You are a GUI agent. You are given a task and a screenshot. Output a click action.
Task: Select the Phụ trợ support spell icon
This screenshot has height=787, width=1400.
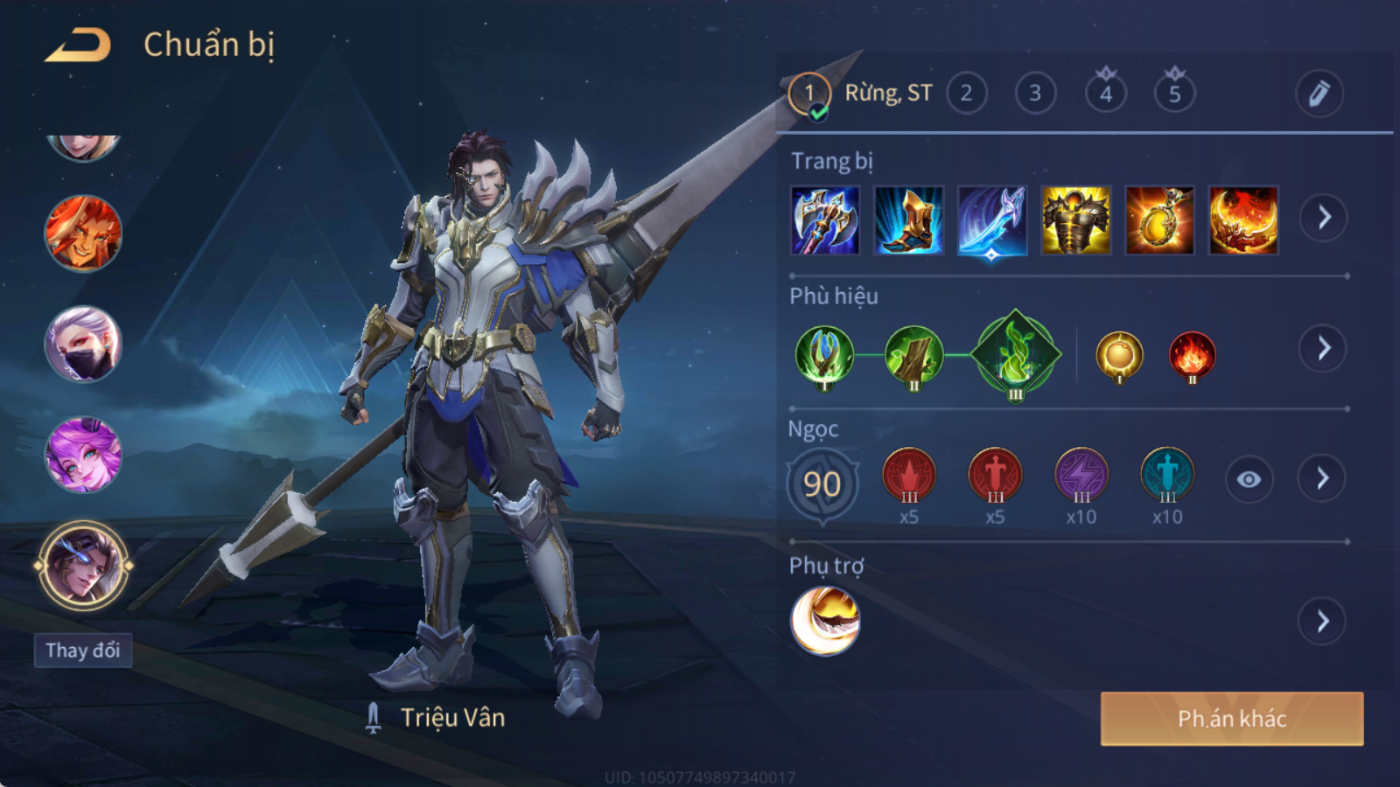(825, 621)
